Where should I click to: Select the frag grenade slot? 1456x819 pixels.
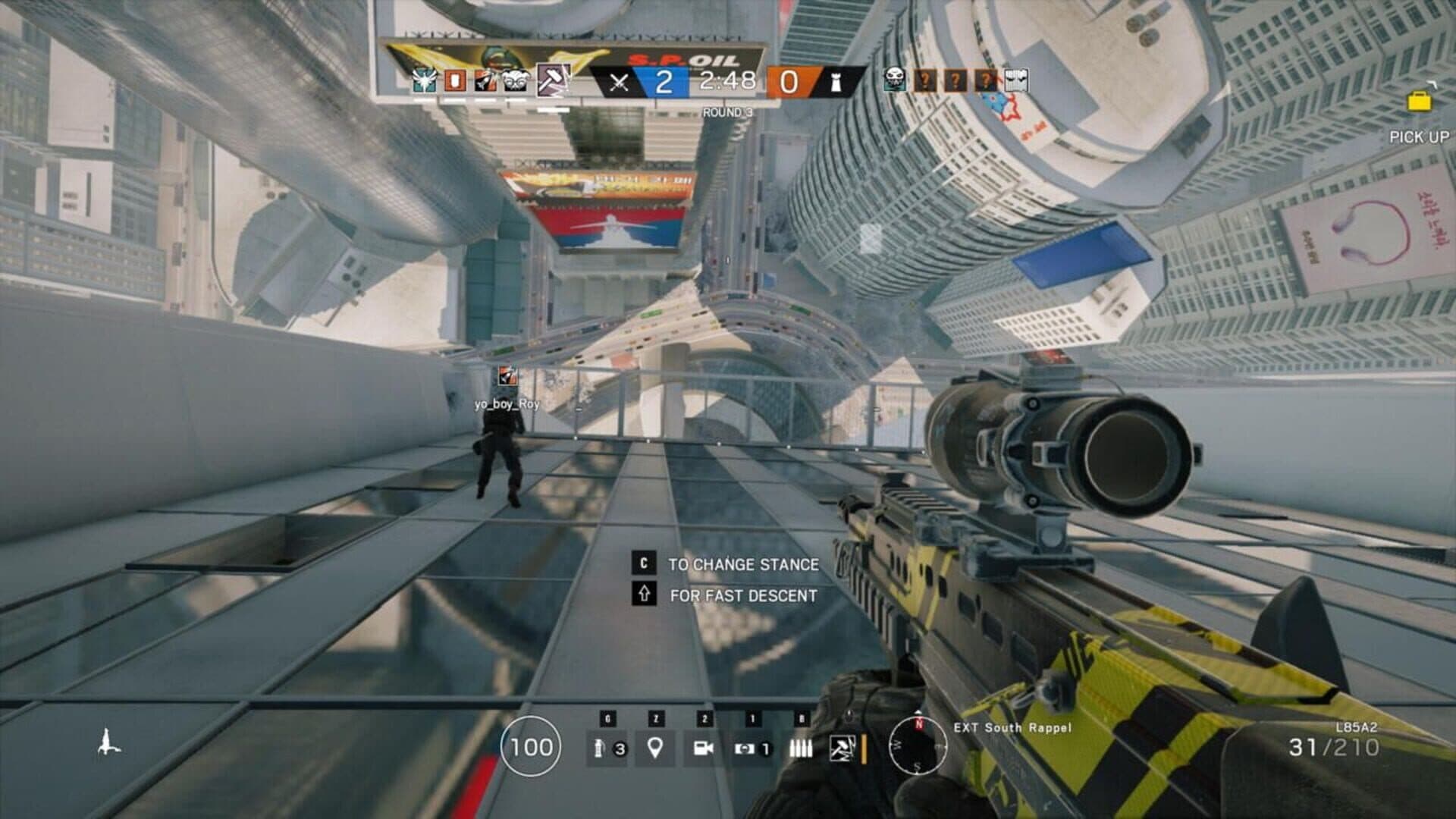607,748
